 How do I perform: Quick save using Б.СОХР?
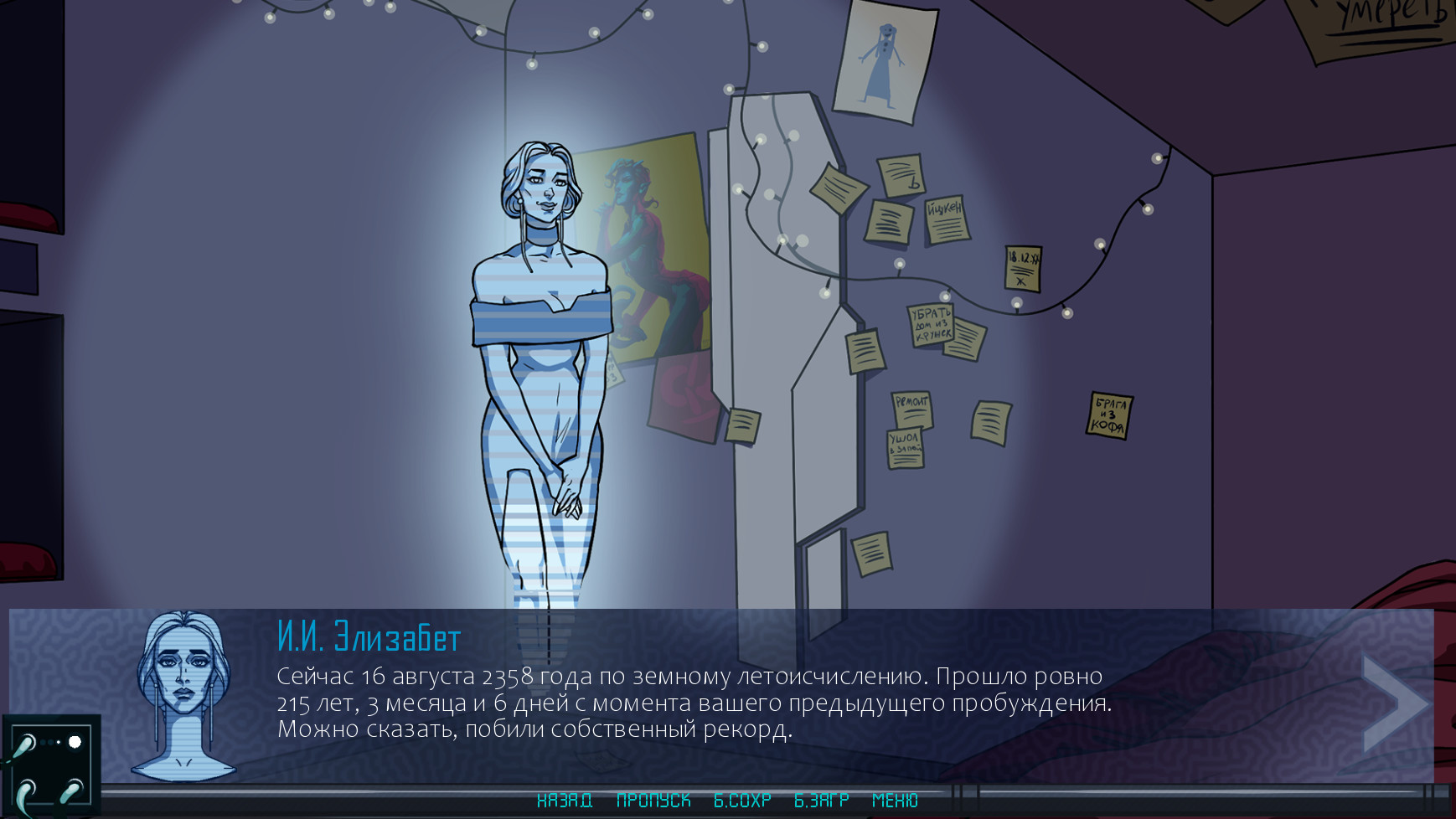(x=741, y=801)
